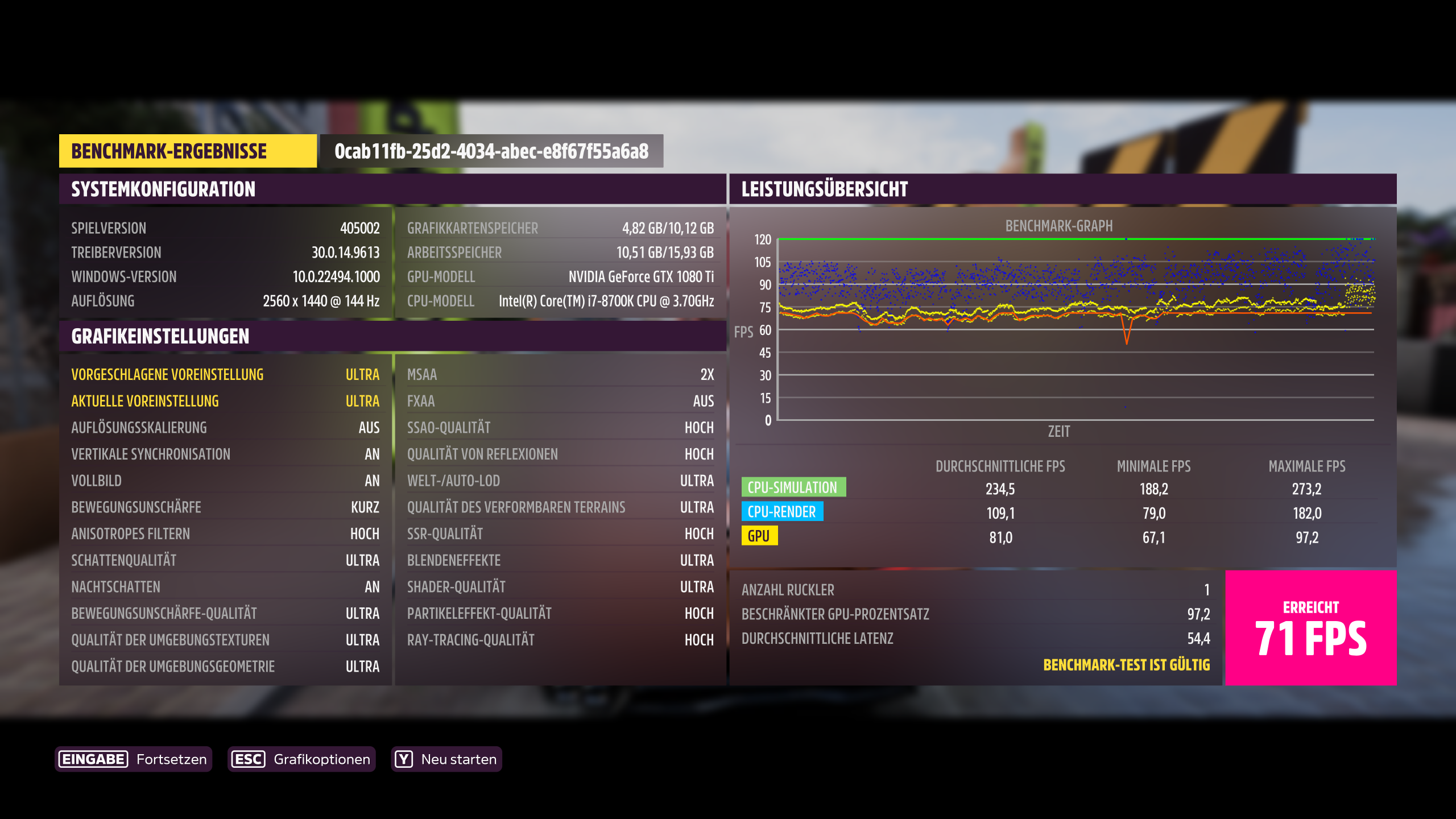Screen dimensions: 1456x819
Task: Select the CPU-RENDER legend swatch
Action: click(x=782, y=512)
